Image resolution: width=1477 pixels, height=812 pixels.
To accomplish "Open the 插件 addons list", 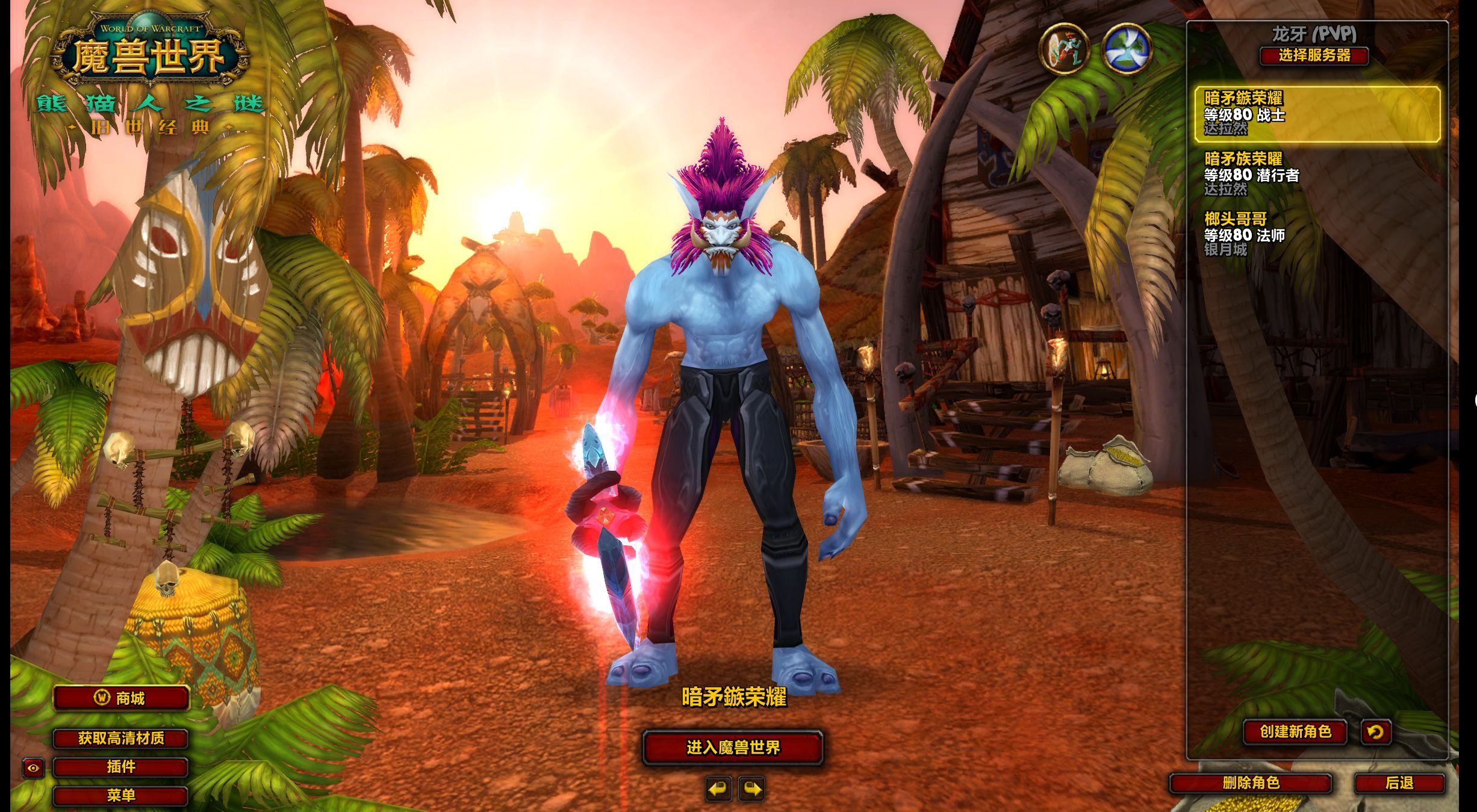I will (x=121, y=767).
